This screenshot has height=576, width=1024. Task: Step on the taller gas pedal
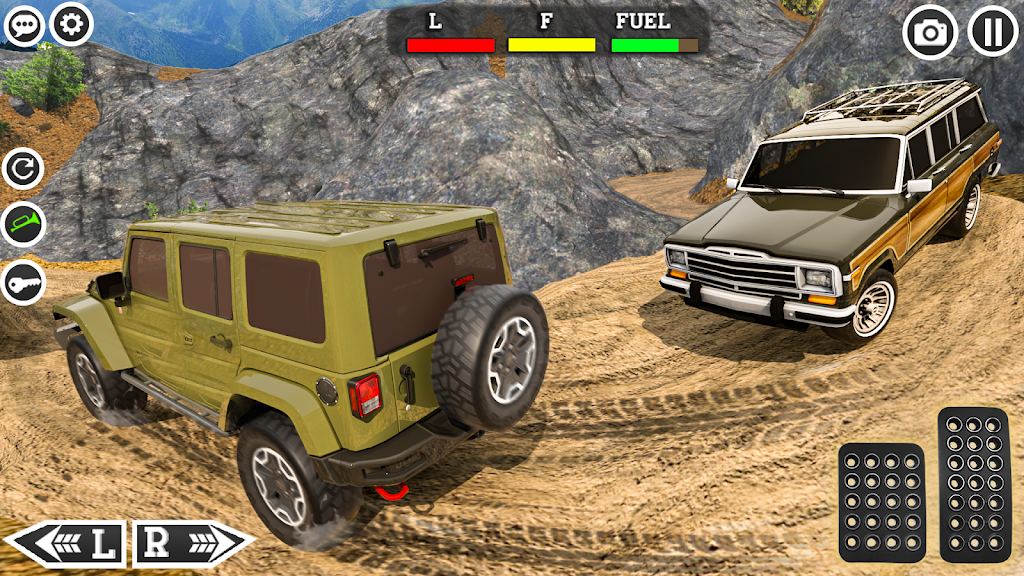pyautogui.click(x=973, y=484)
